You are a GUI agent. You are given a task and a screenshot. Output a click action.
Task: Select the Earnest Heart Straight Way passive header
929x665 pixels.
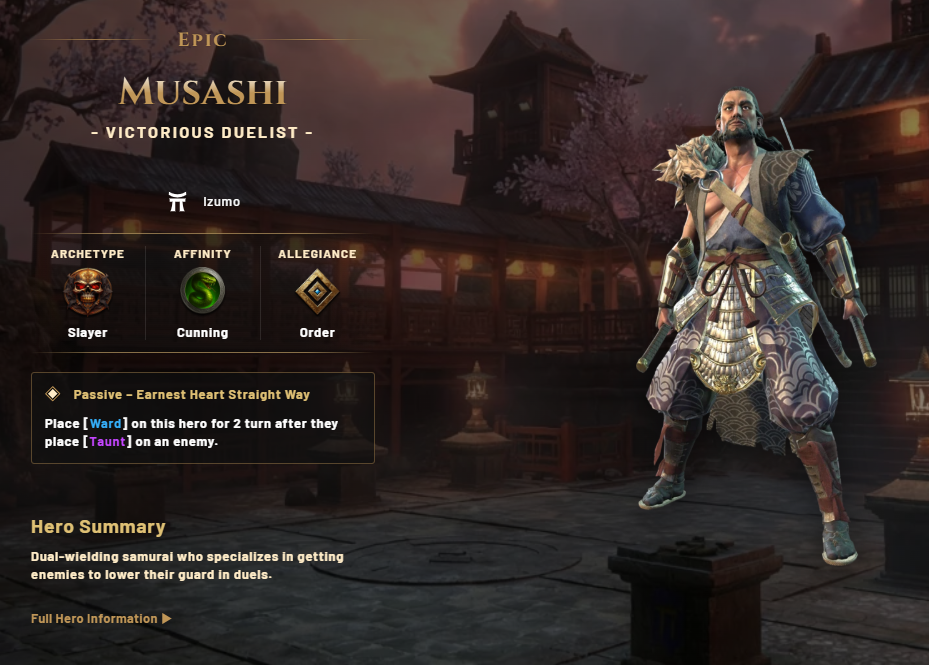[191, 395]
